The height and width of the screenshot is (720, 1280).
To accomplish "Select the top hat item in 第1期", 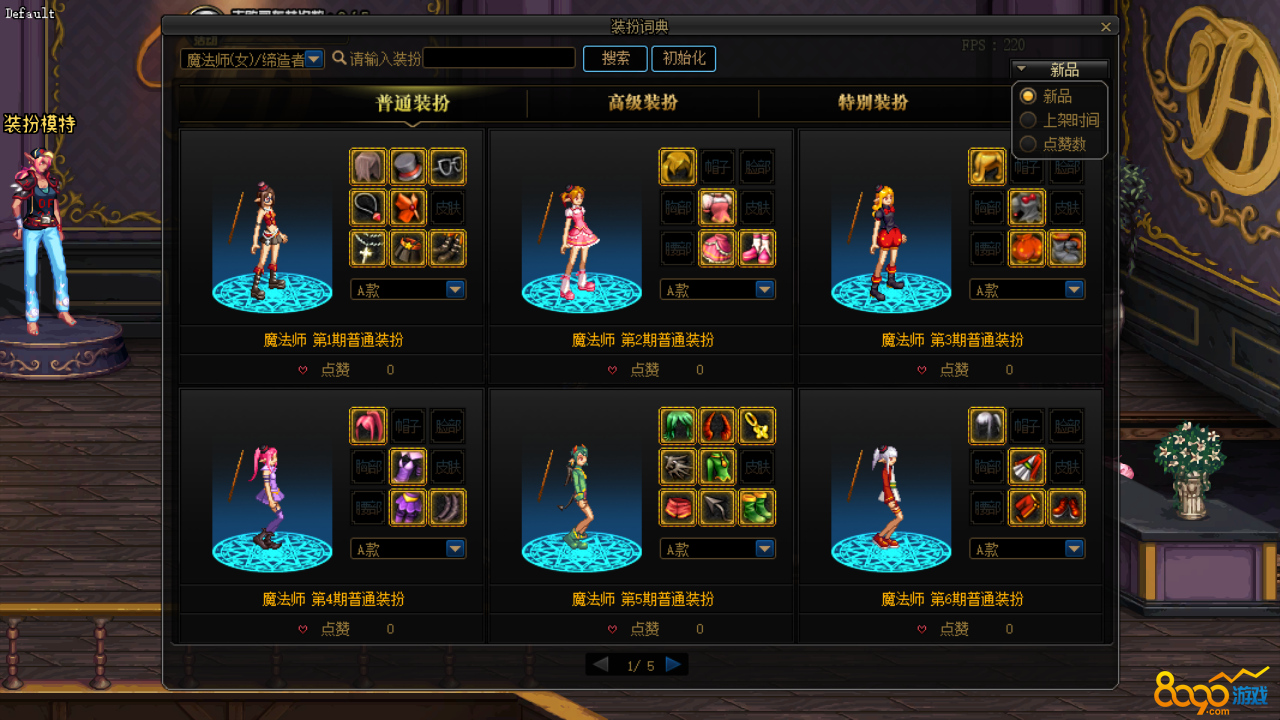I will [x=408, y=167].
